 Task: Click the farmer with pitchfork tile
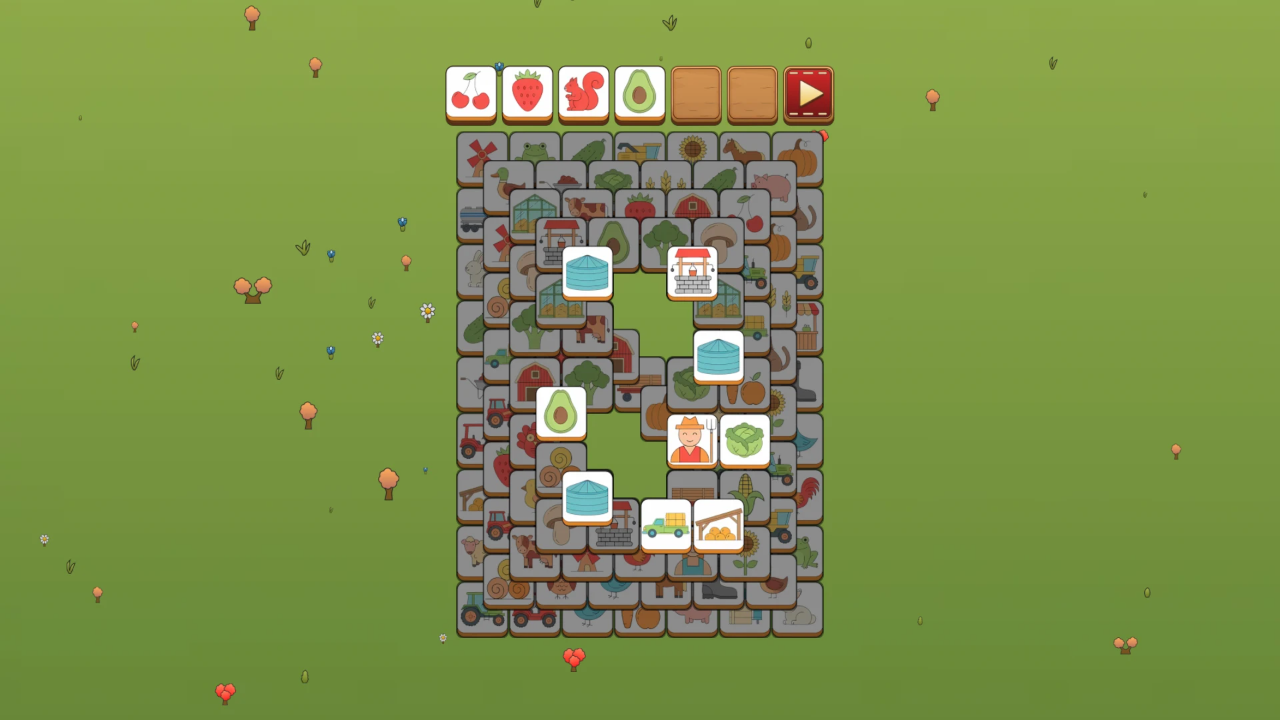(691, 439)
